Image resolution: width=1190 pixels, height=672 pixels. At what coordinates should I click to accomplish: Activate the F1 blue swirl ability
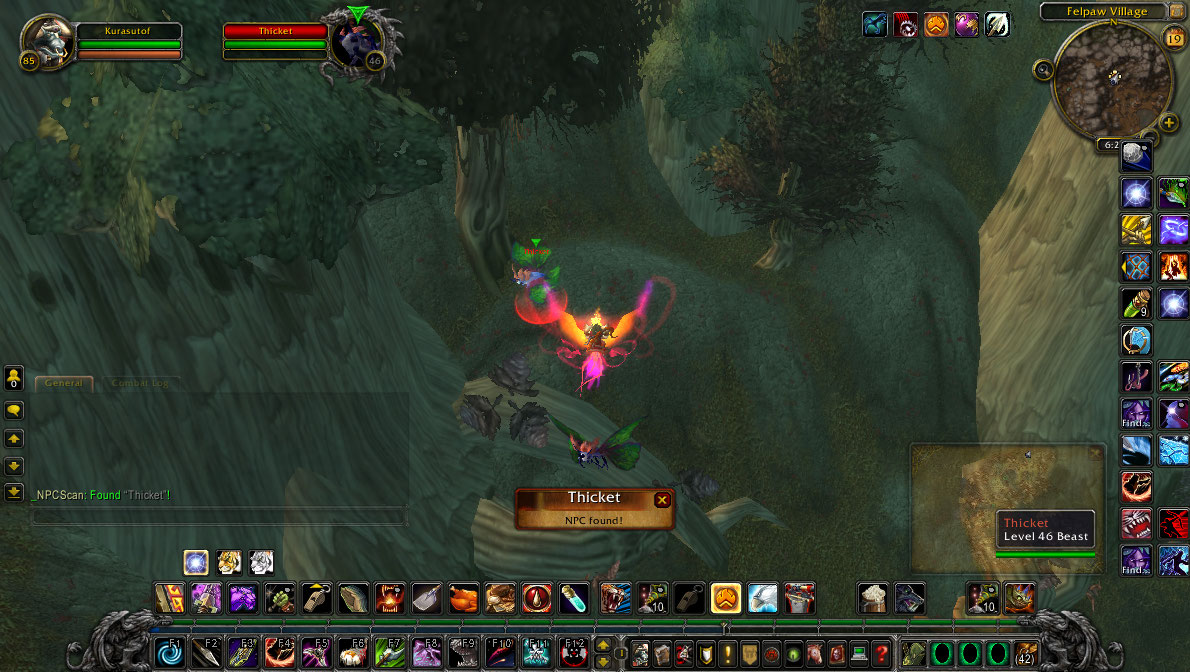pos(169,654)
